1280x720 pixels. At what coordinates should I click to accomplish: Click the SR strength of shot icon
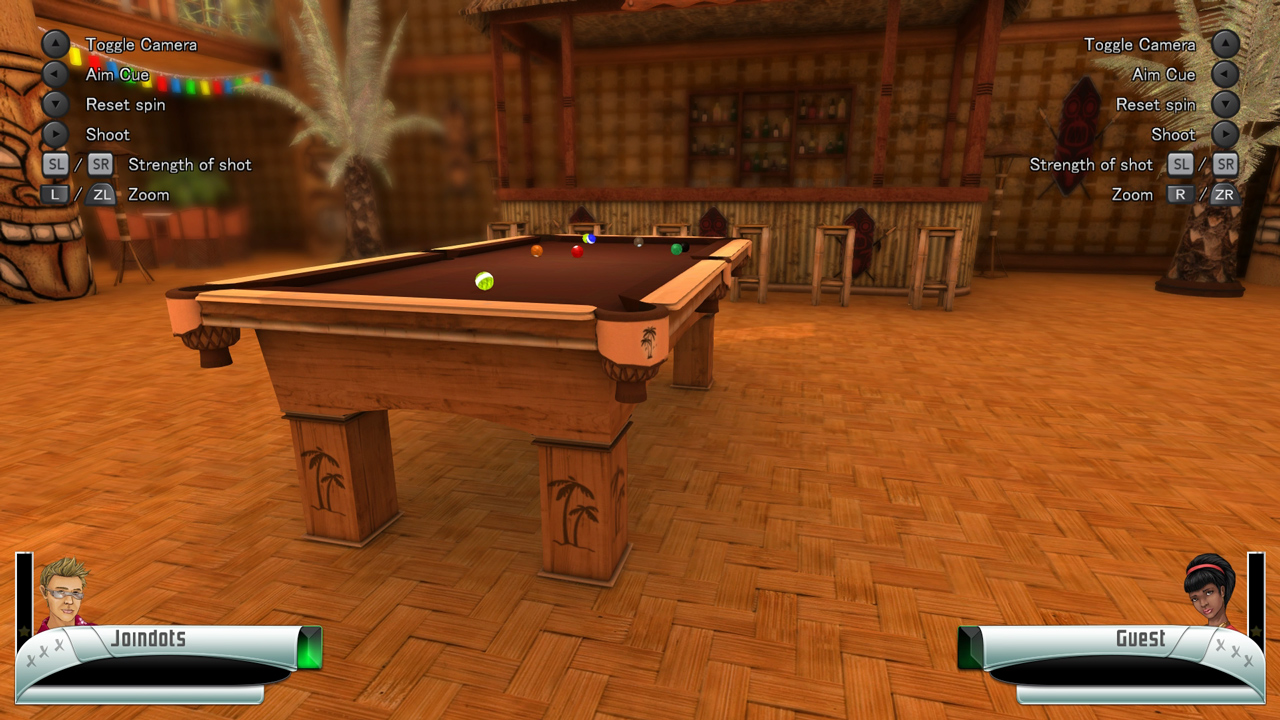coord(99,164)
